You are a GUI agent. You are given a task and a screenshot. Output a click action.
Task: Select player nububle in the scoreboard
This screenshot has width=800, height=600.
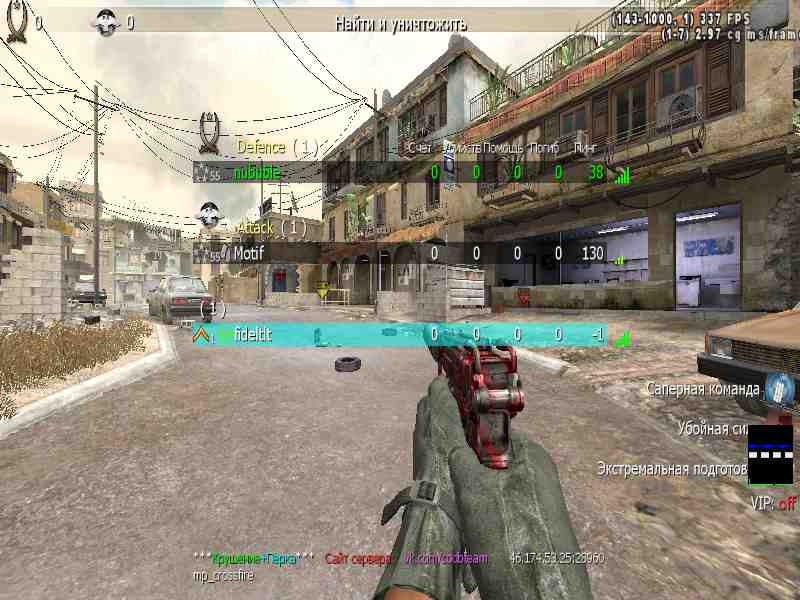point(257,173)
